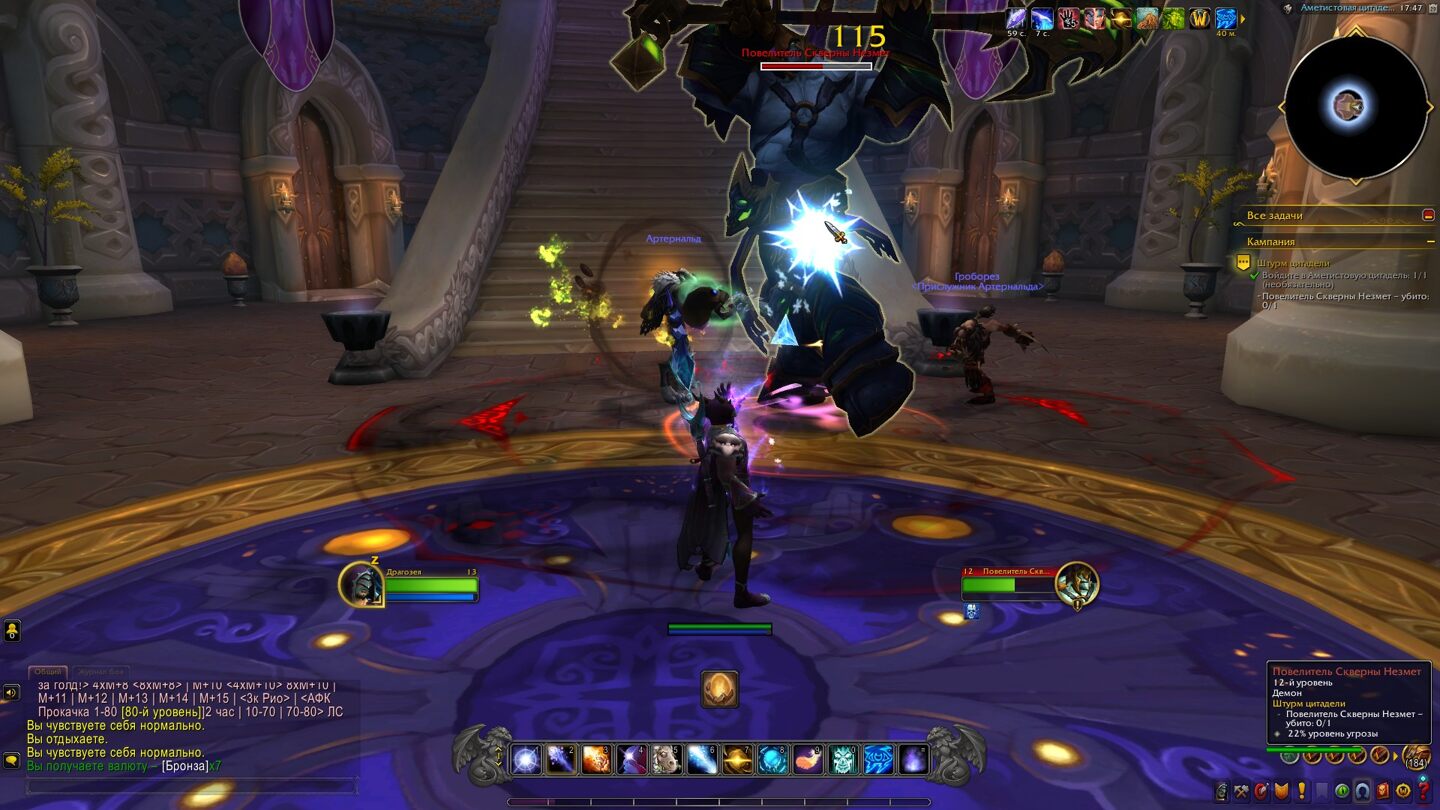
Task: Select the Повелитель Скверны target portrait
Action: (1076, 585)
